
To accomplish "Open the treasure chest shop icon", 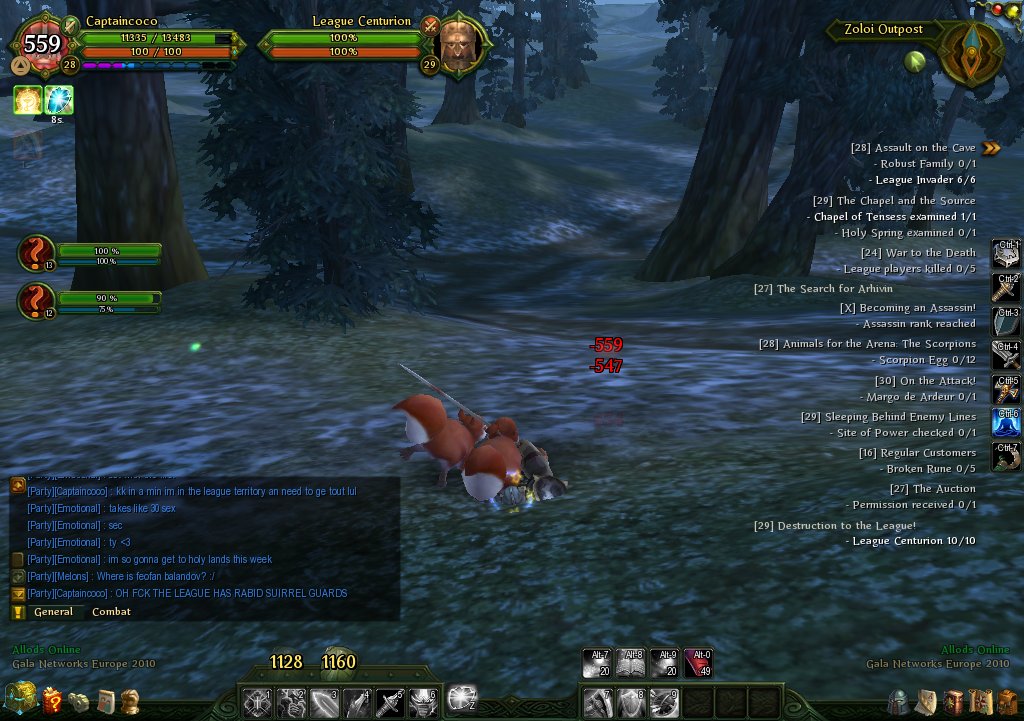I will 20,698.
